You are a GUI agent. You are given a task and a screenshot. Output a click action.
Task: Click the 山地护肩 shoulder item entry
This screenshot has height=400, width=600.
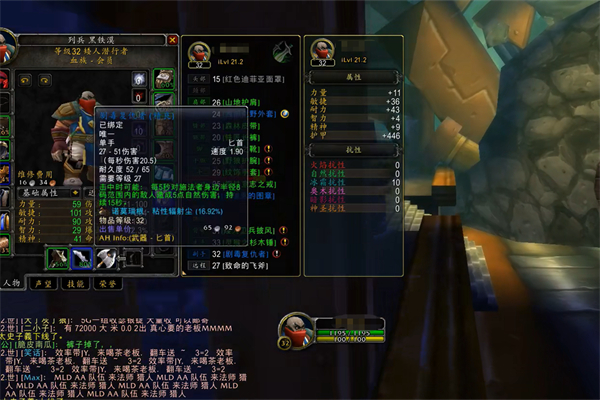tap(236, 102)
